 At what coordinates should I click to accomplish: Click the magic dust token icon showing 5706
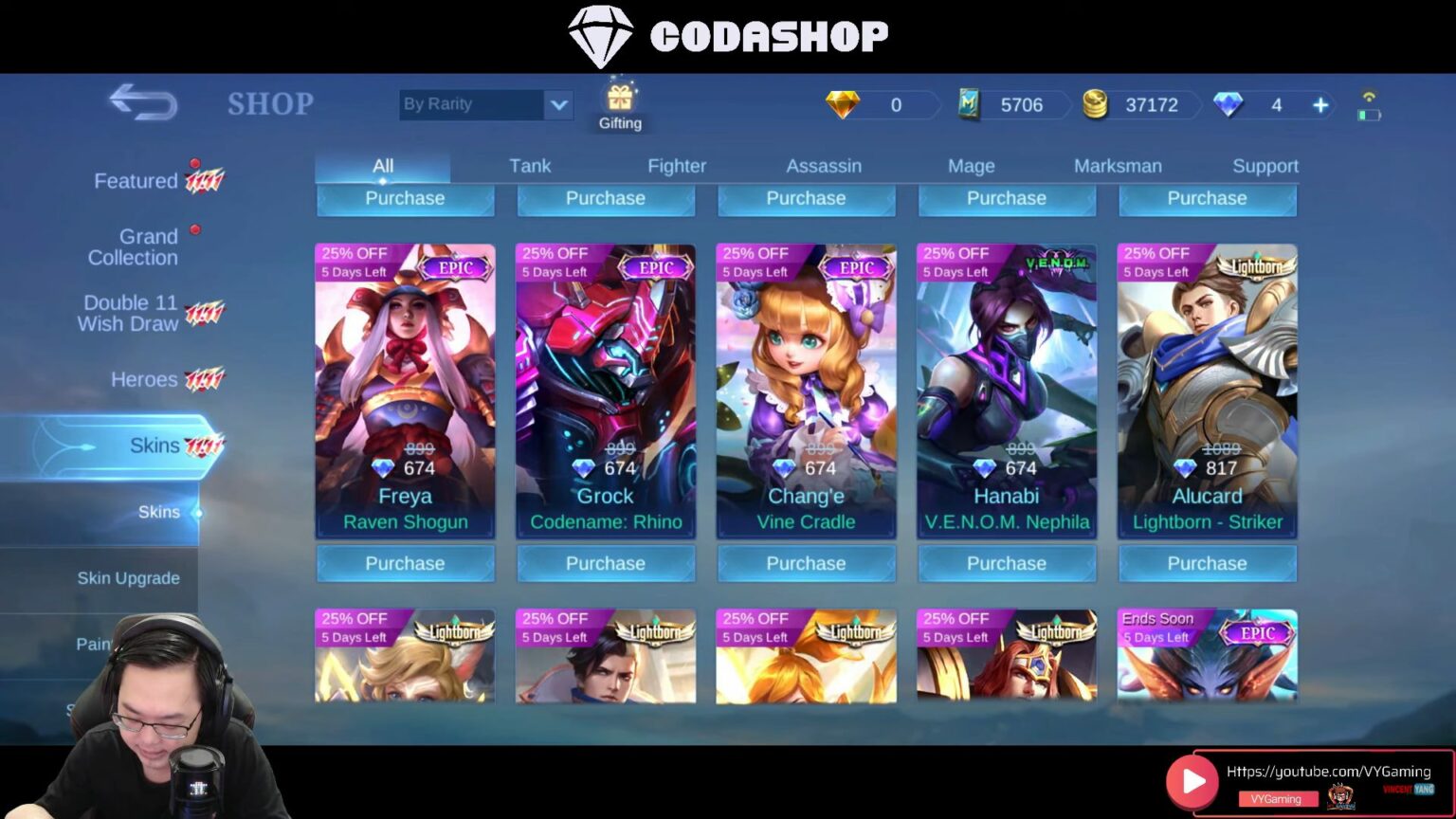(x=969, y=105)
